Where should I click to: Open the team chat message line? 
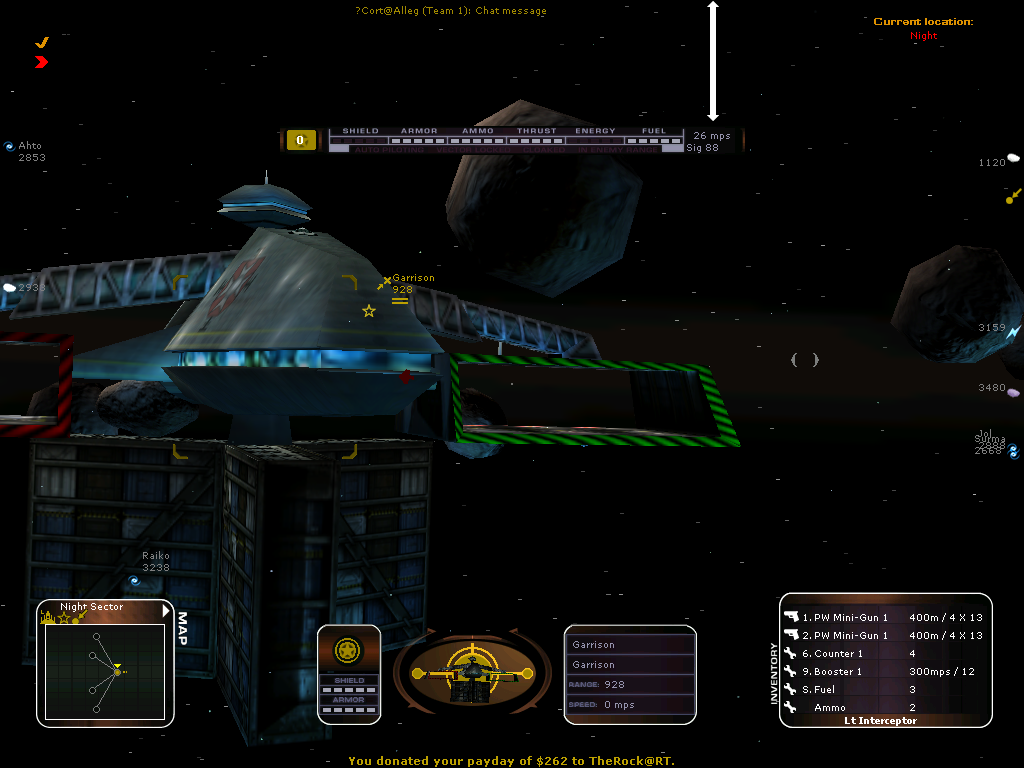click(451, 11)
